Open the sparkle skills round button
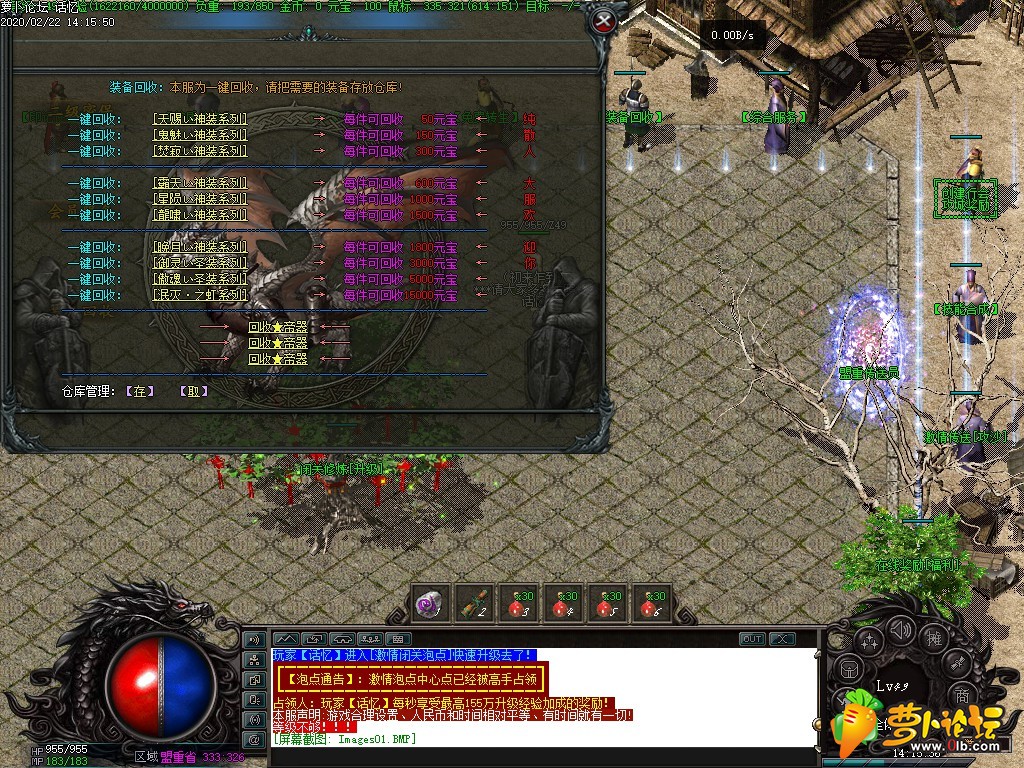Viewport: 1024px width, 768px height. pyautogui.click(x=868, y=640)
